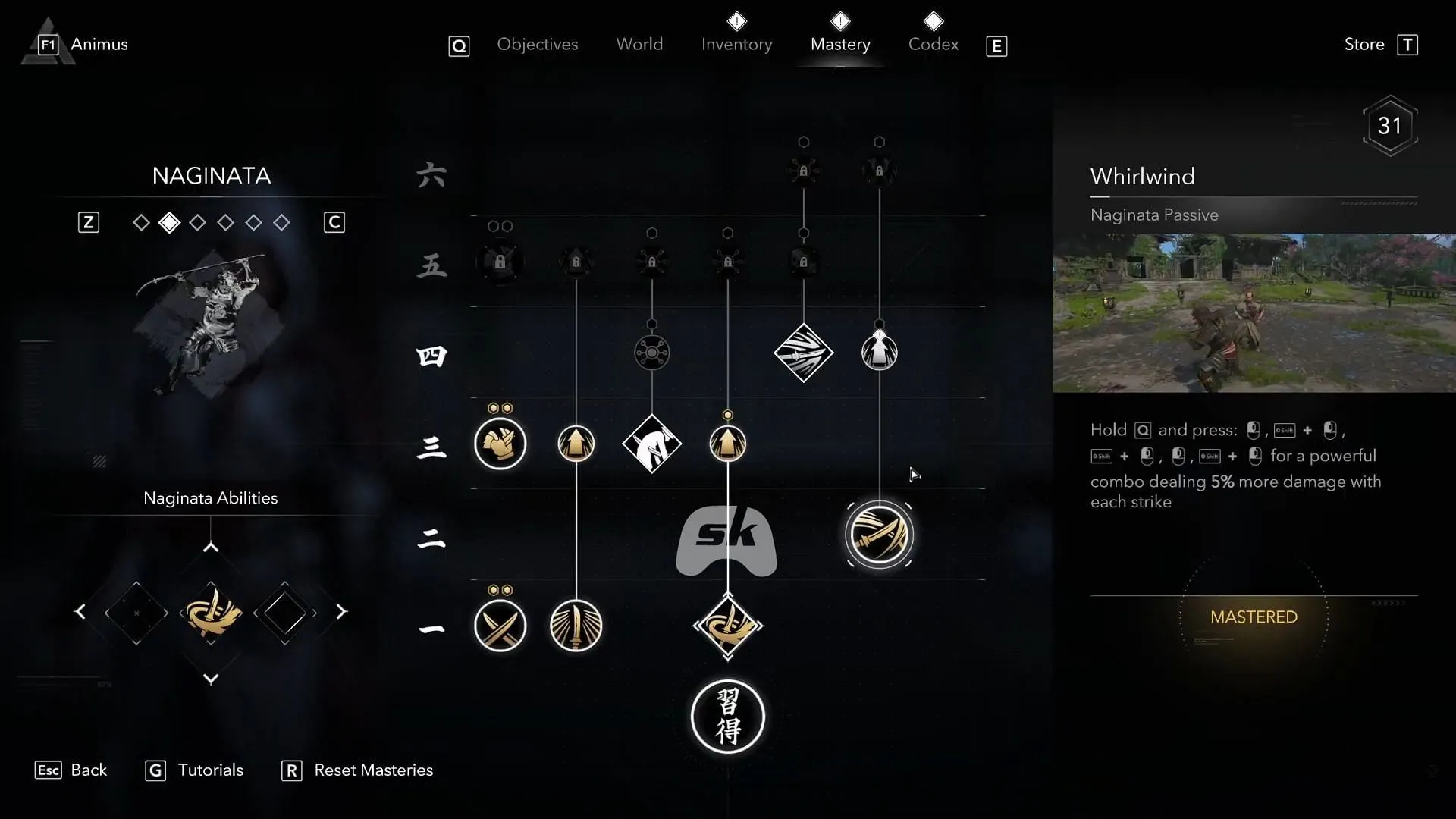
Task: Open the Codex tab
Action: (933, 44)
